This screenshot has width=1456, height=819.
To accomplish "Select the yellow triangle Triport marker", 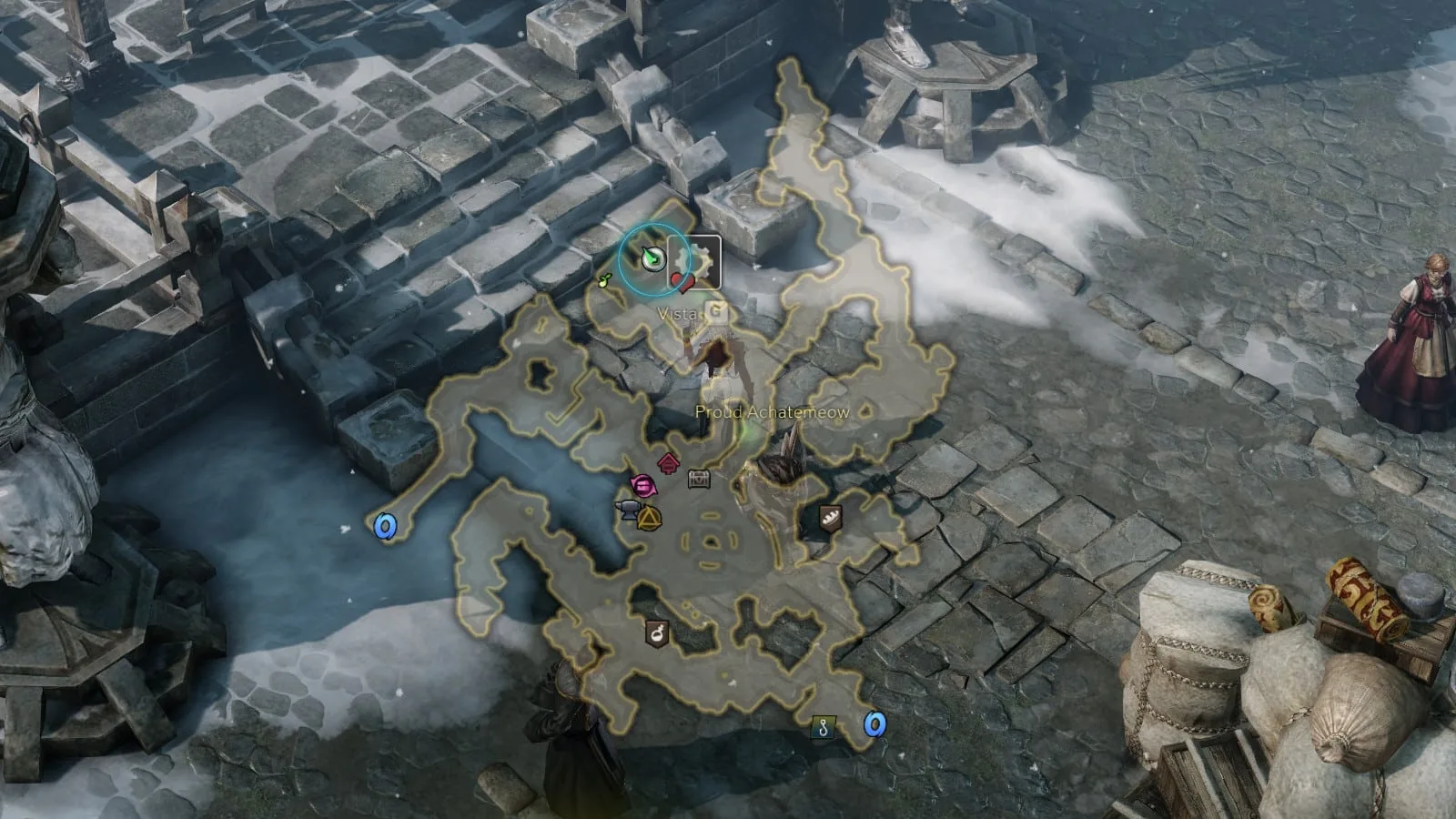I will (649, 520).
